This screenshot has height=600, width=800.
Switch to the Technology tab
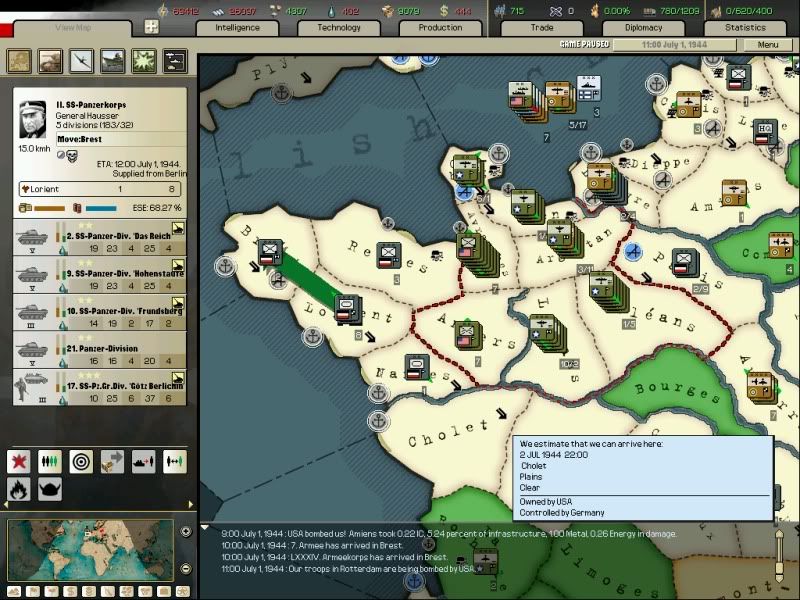coord(339,28)
